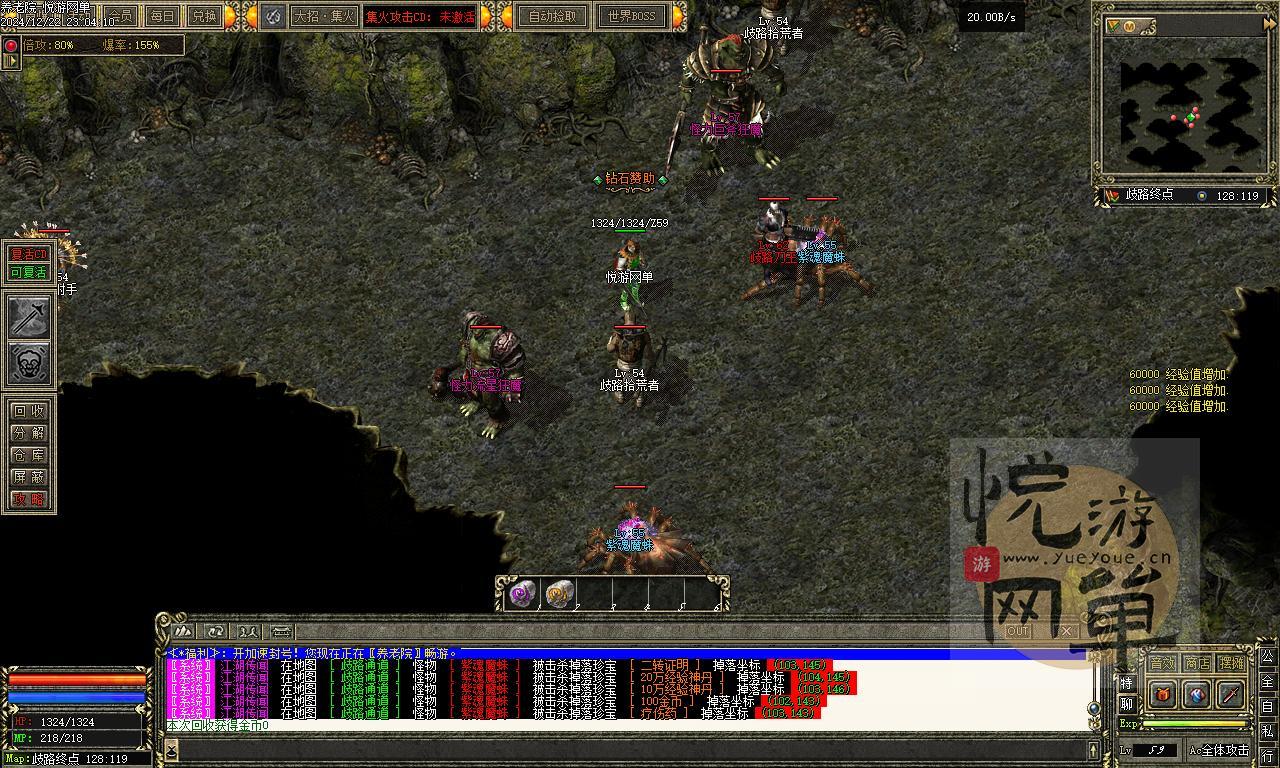Toggle 自动捡取 auto-pickup
Image resolution: width=1280 pixels, height=768 pixels.
(x=552, y=16)
